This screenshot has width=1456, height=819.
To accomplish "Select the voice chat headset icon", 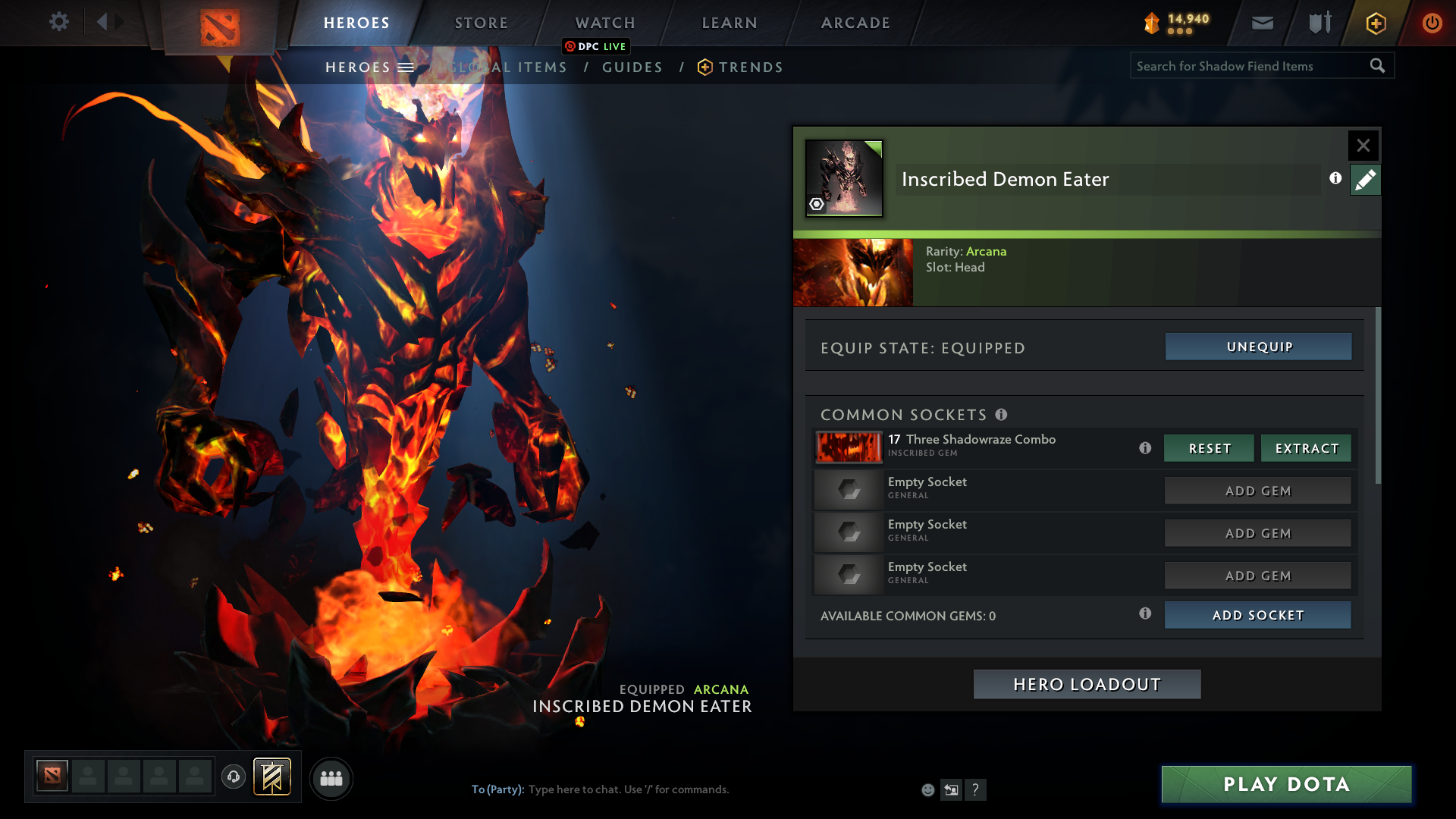I will click(x=233, y=777).
